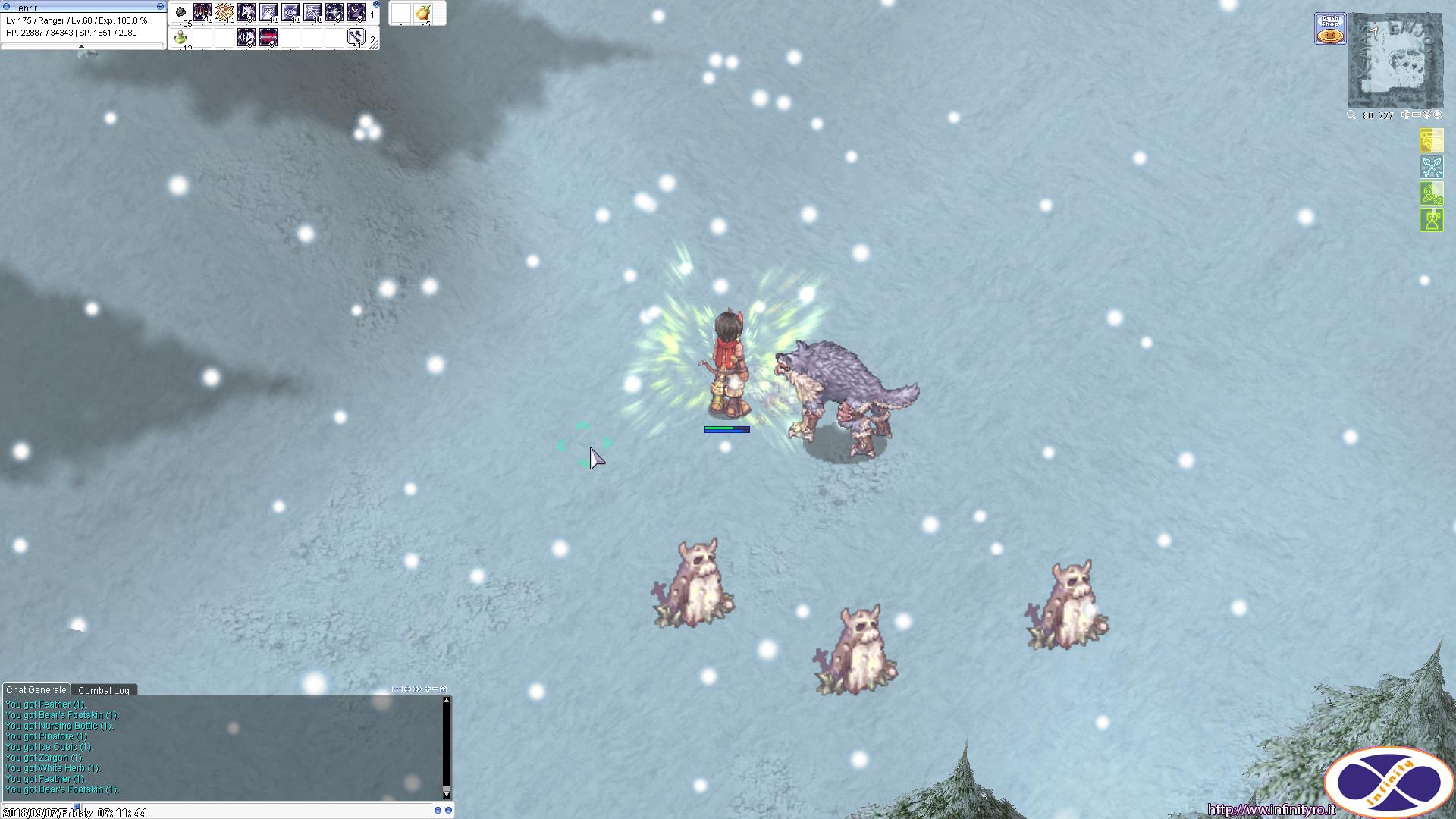This screenshot has height=819, width=1456.
Task: Use the orange fruit item slot
Action: [423, 13]
